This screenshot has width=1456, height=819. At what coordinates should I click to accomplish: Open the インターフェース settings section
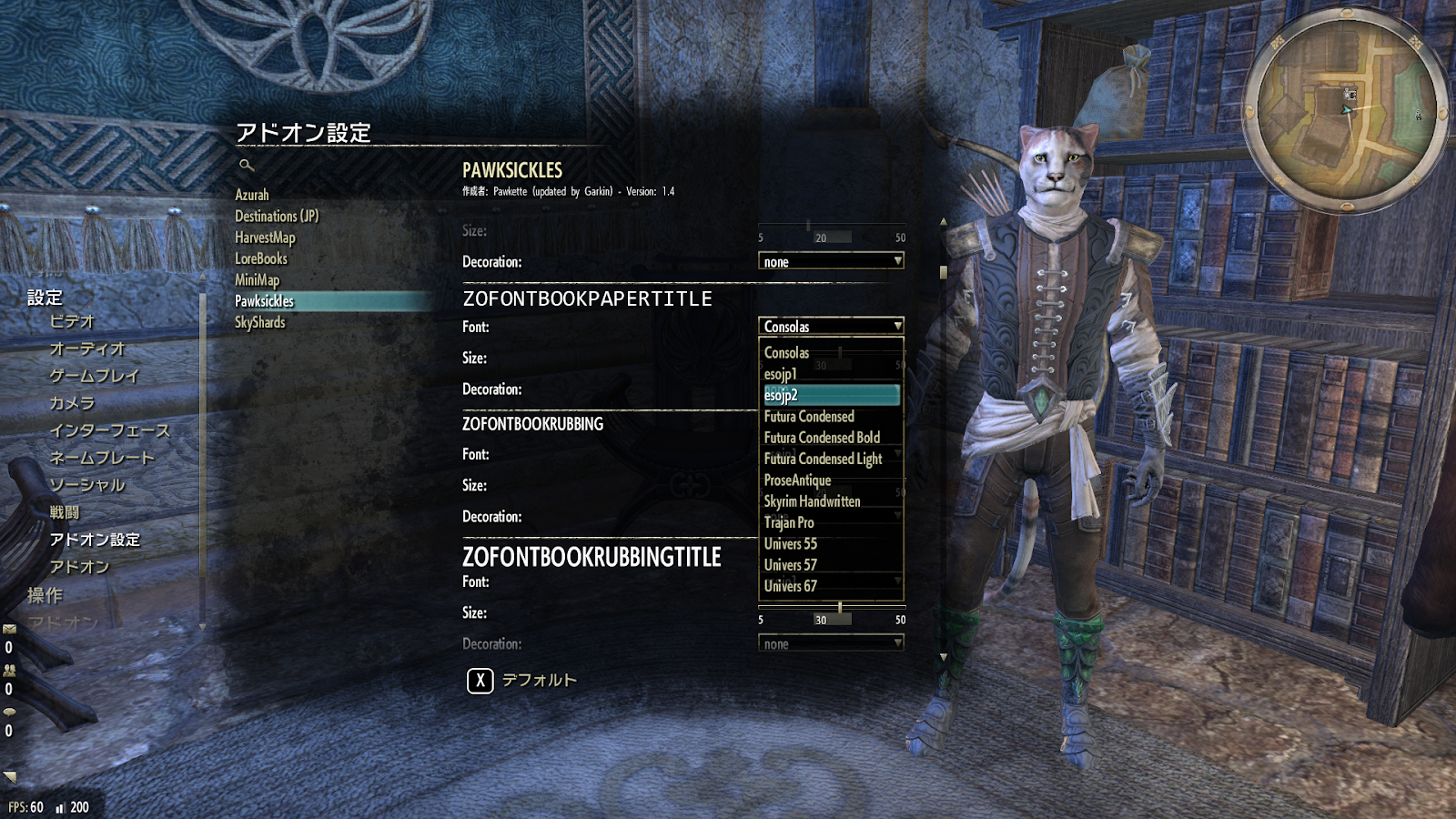point(110,430)
